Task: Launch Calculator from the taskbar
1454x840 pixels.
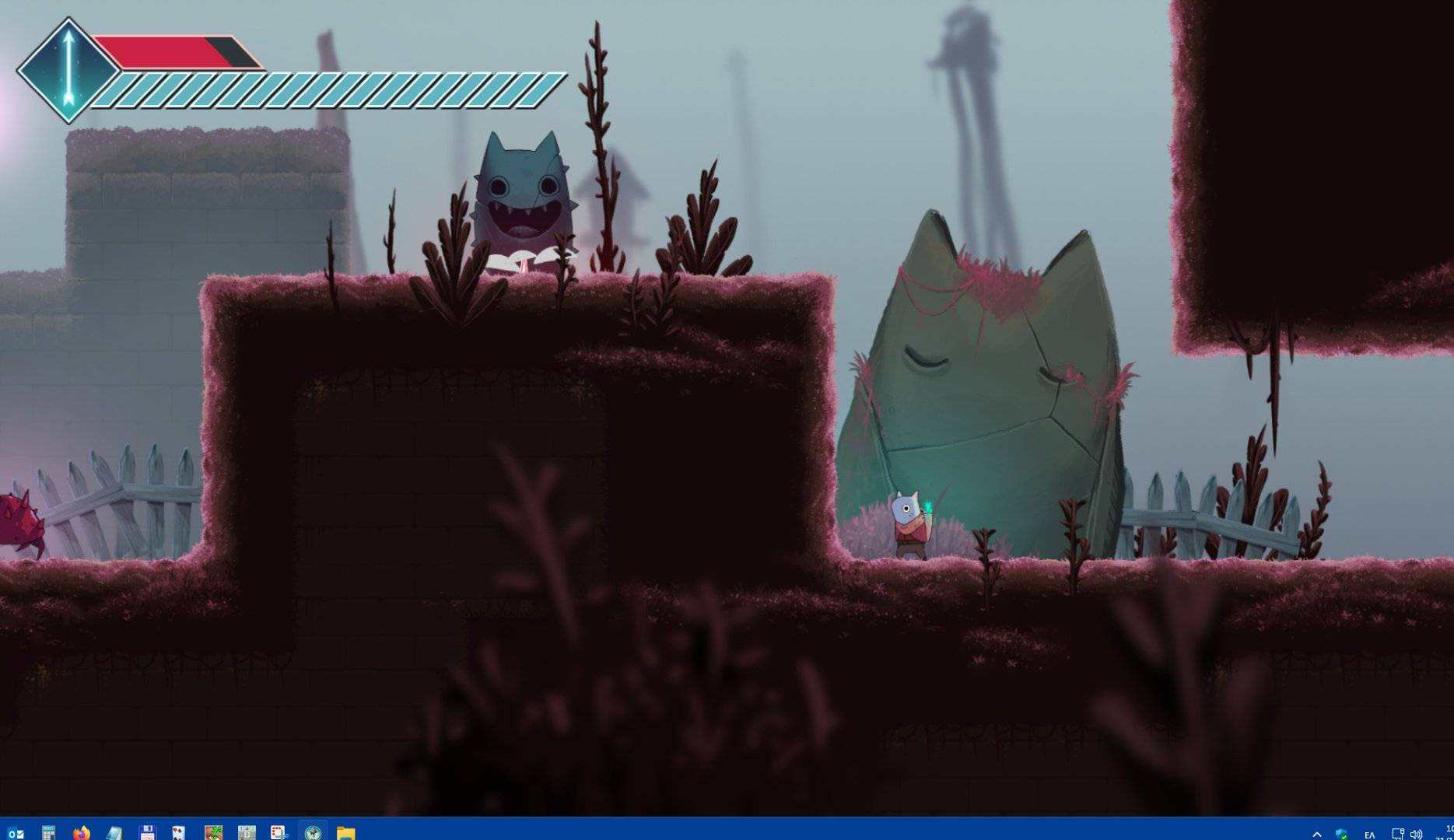Action: tap(47, 831)
